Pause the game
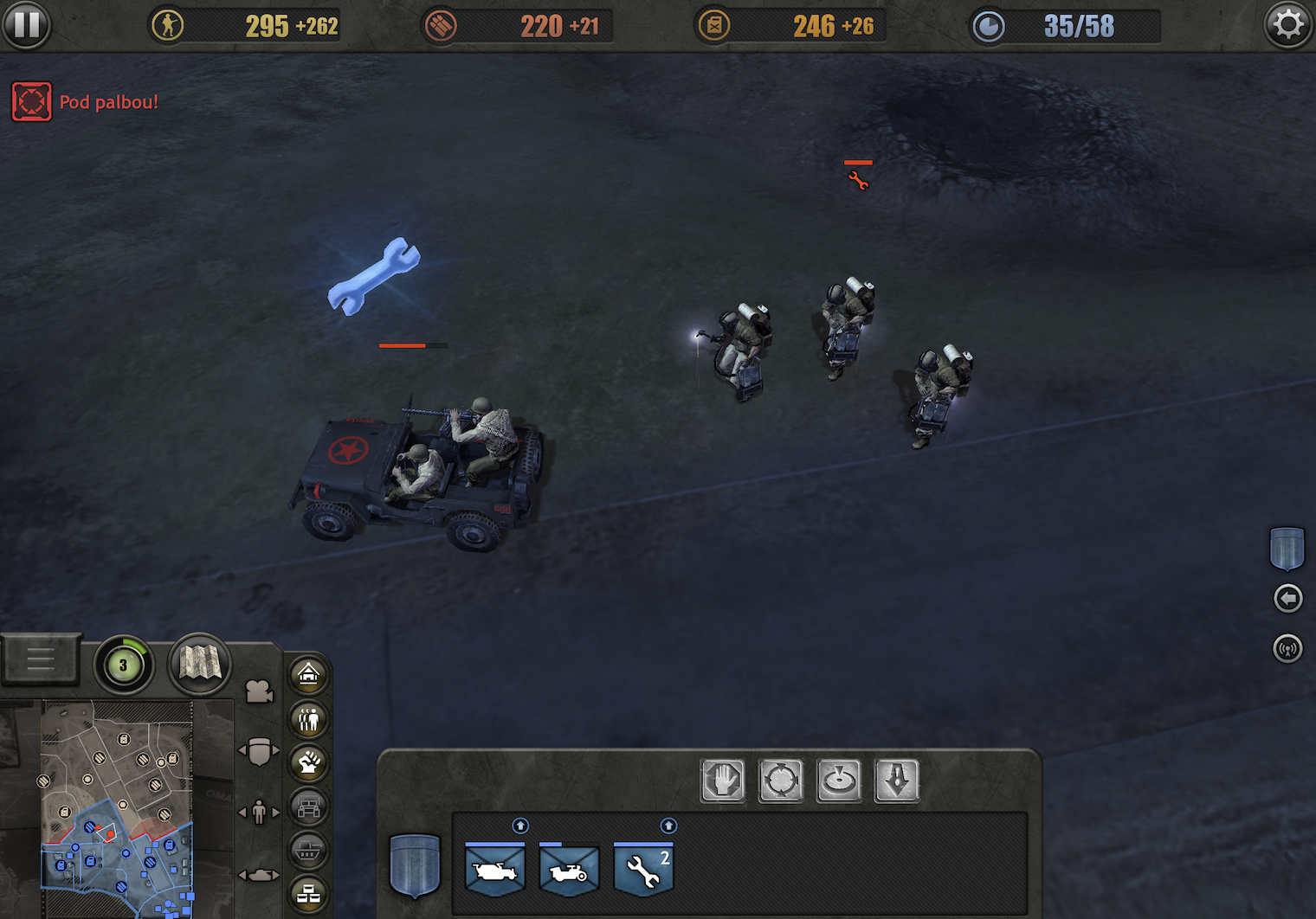The width and height of the screenshot is (1316, 919). click(x=26, y=25)
